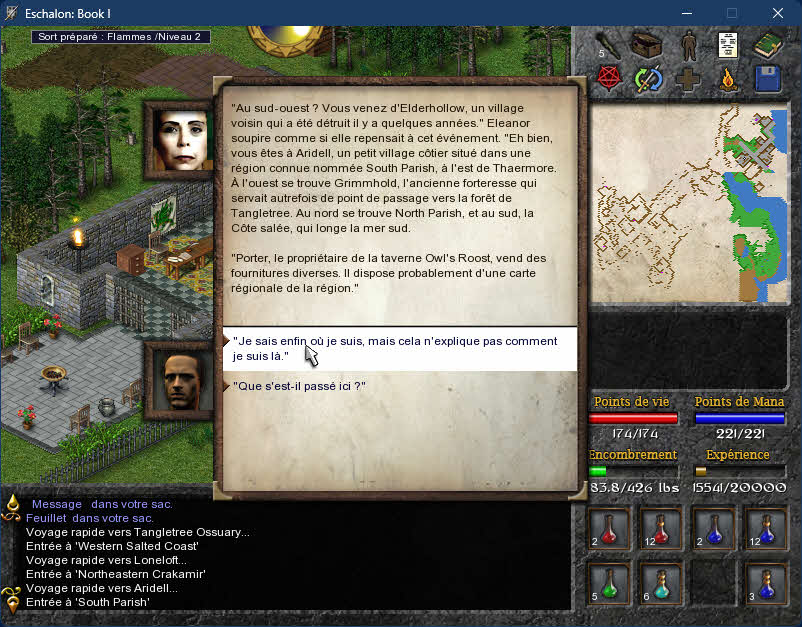Make camp with the campfire icon
Screen dimensions: 802x627
pos(728,79)
